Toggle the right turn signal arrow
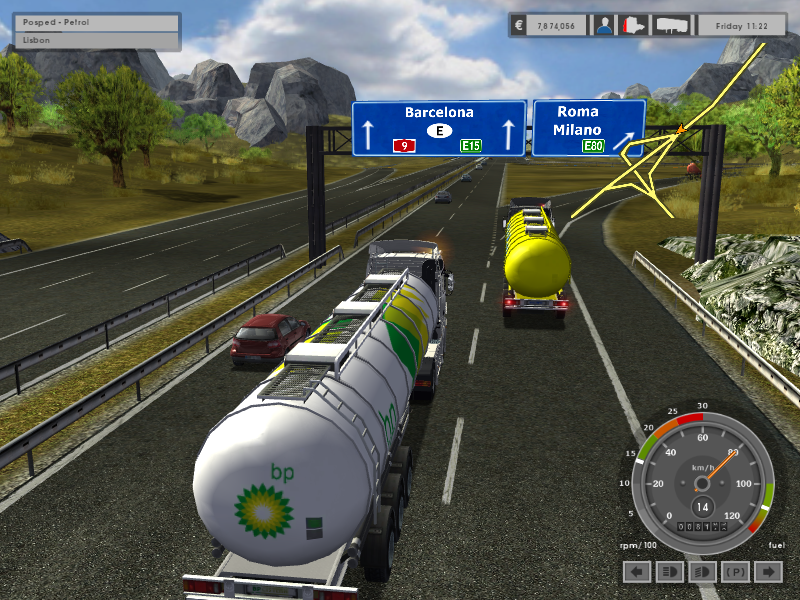The width and height of the screenshot is (800, 600). [768, 571]
